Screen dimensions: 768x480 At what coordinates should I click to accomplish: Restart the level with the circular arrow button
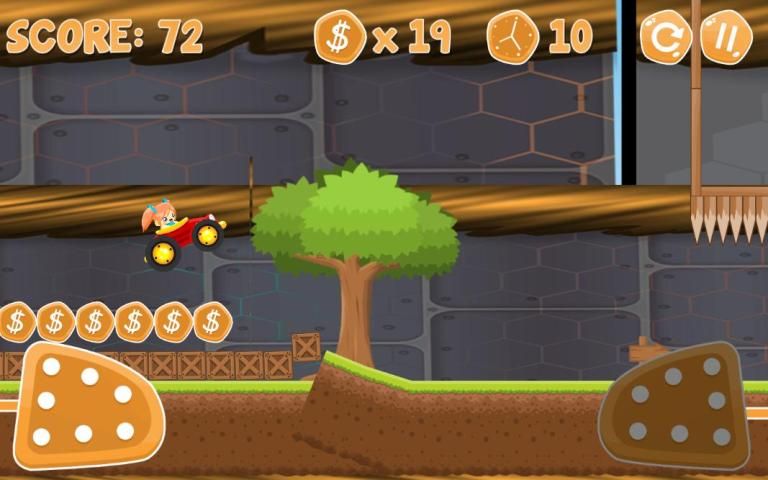coord(664,37)
